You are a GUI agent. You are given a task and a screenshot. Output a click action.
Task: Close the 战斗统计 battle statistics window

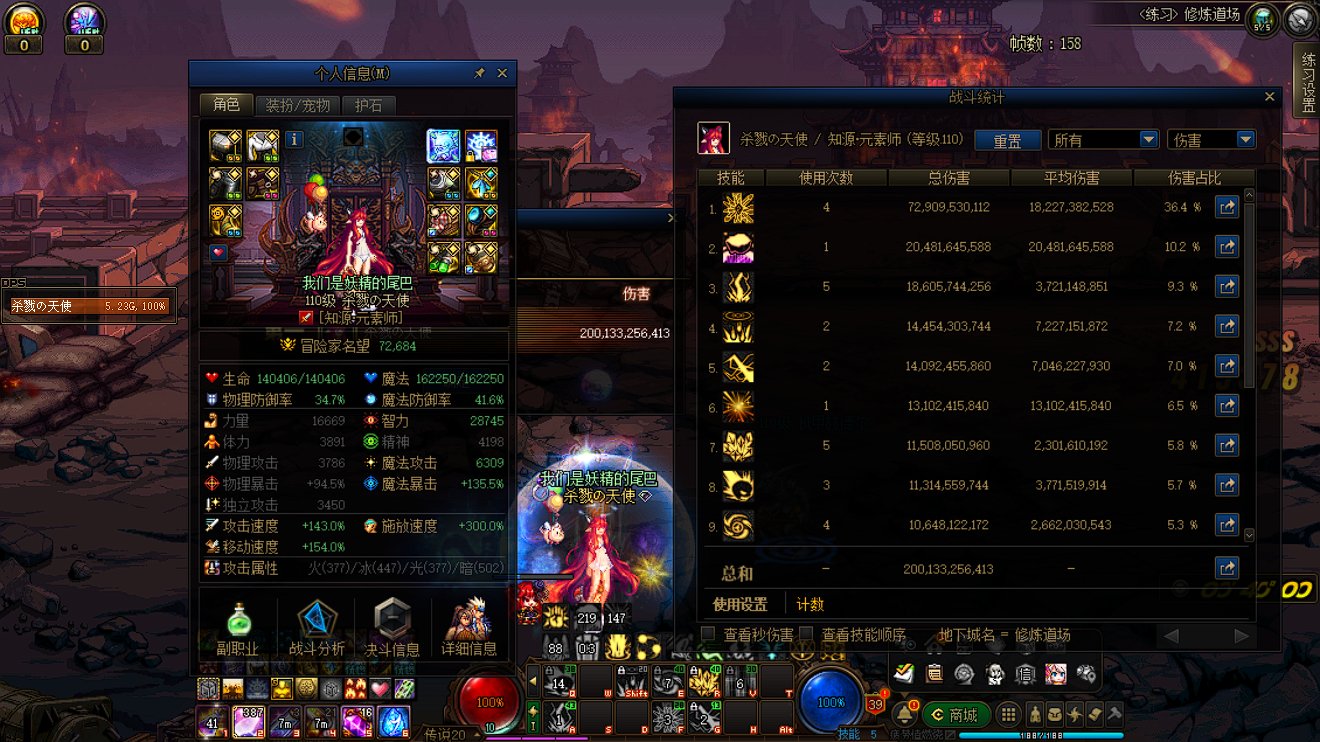tap(1270, 97)
